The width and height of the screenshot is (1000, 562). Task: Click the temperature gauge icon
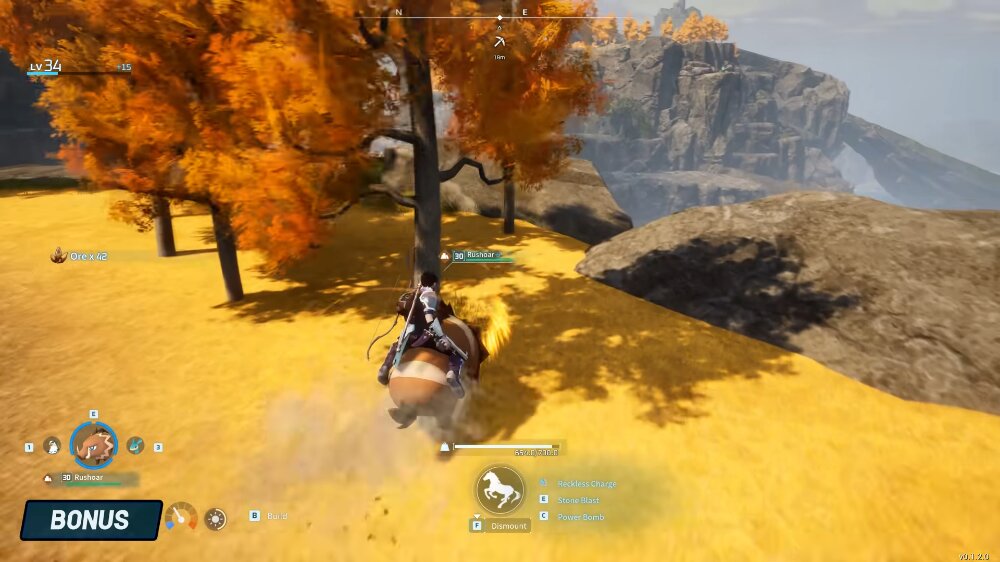click(x=181, y=517)
